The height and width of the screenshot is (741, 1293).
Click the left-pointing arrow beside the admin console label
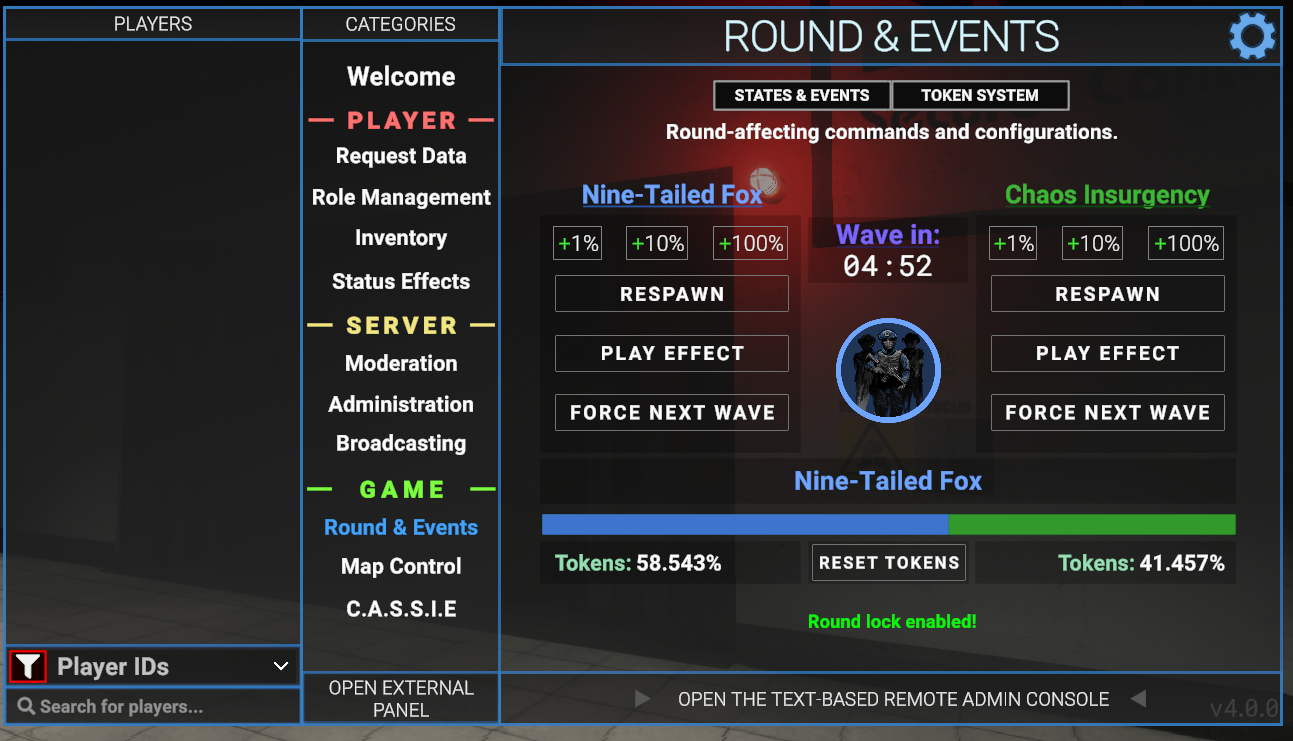(x=1138, y=699)
